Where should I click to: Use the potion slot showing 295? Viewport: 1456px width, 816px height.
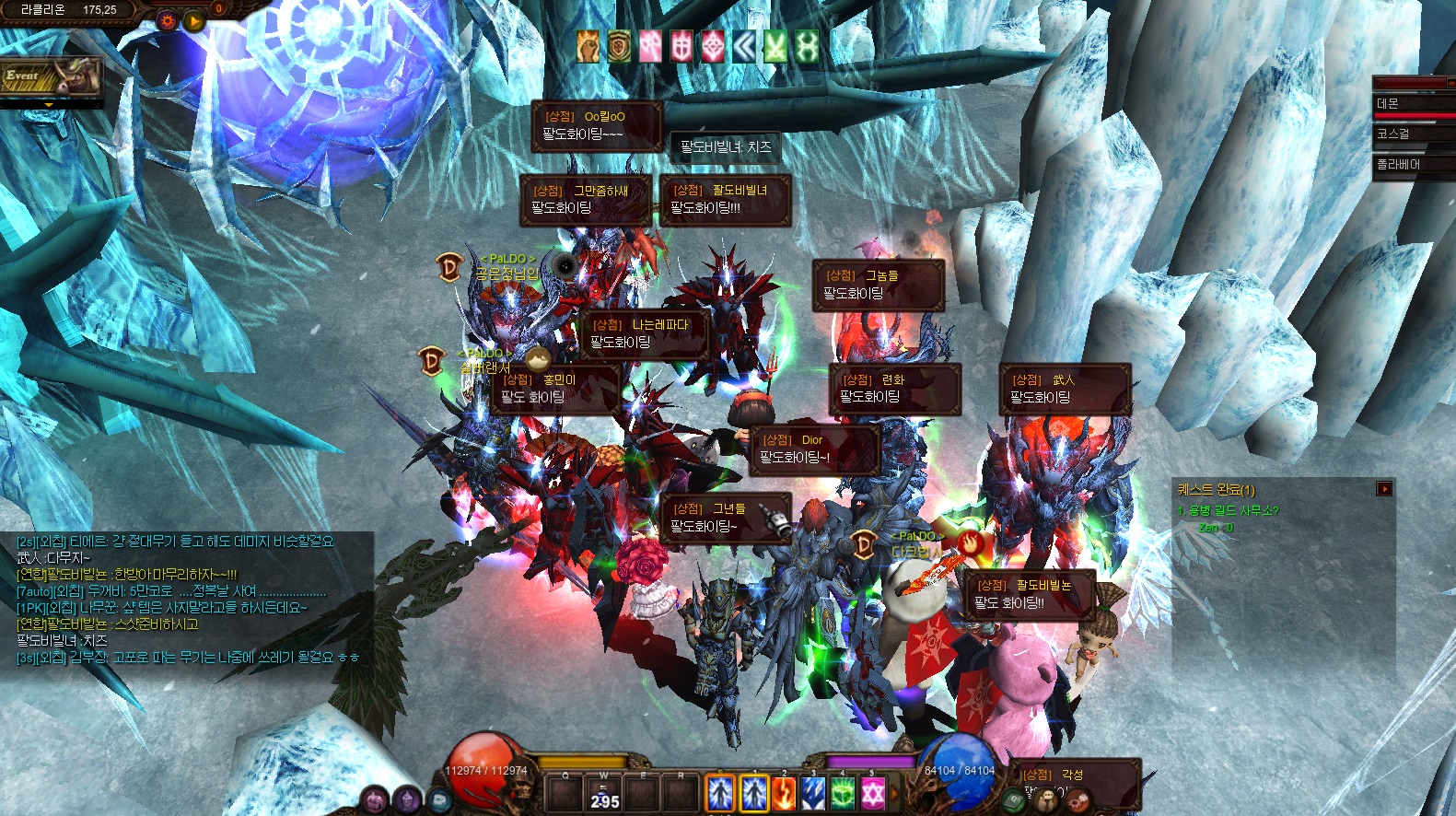[604, 793]
